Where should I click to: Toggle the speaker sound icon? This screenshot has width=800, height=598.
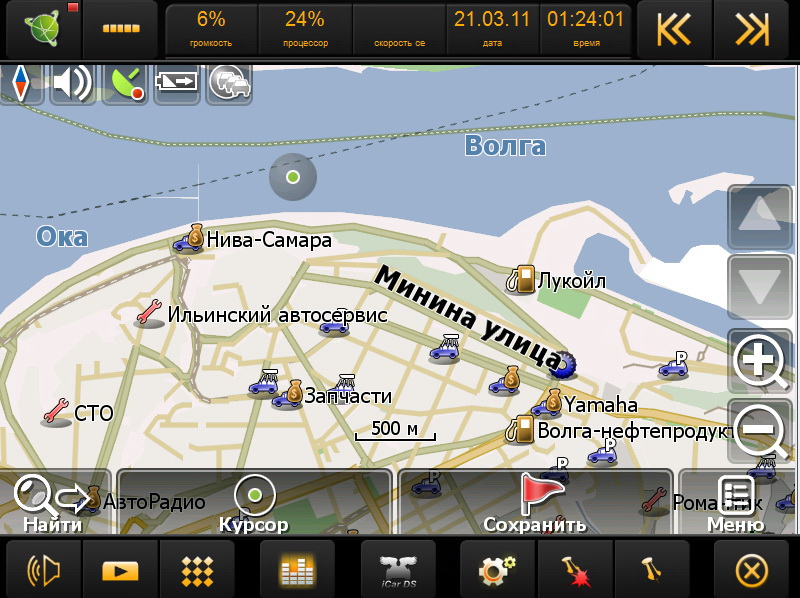[72, 84]
